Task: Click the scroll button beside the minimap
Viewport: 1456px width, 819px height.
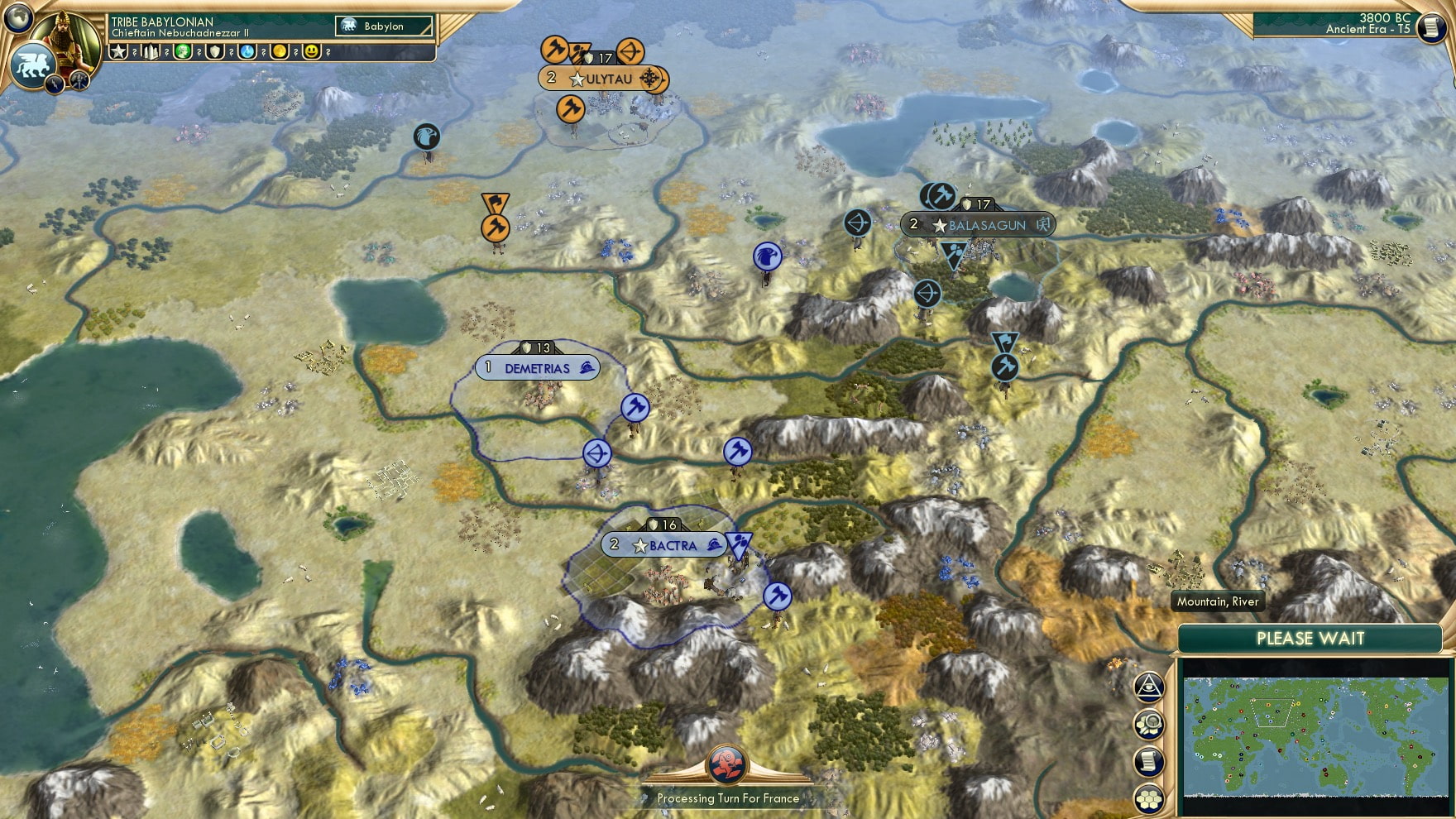Action: (x=1149, y=762)
